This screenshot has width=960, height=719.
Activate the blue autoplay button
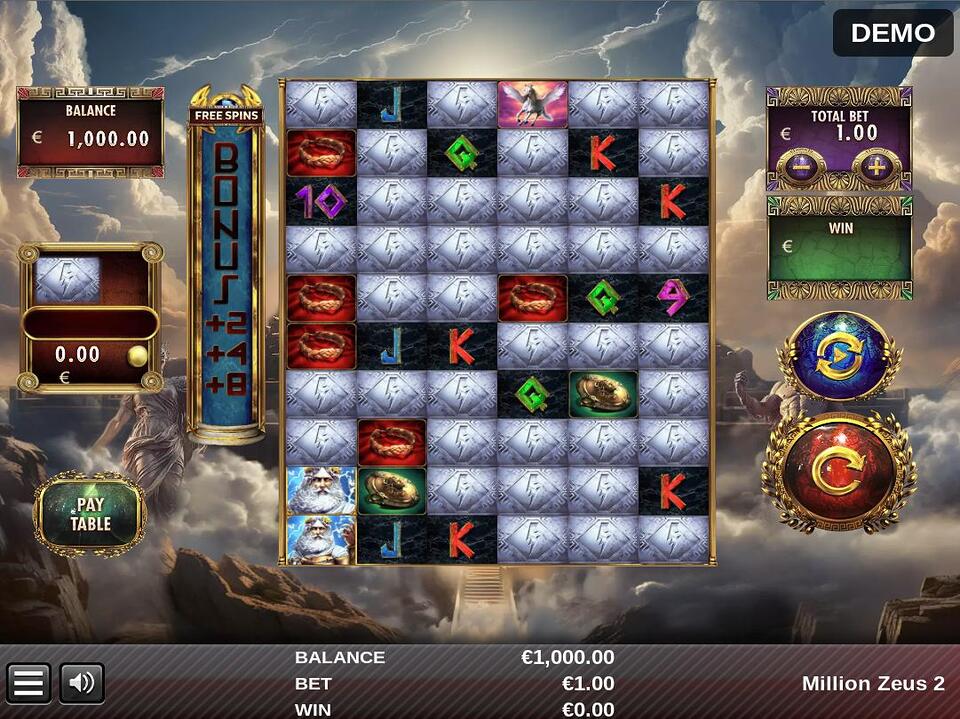[x=838, y=357]
